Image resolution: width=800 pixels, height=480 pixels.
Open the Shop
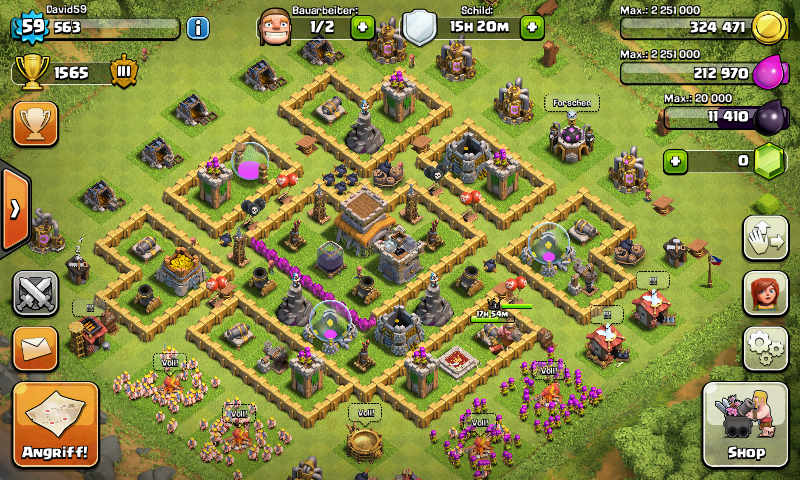[746, 425]
